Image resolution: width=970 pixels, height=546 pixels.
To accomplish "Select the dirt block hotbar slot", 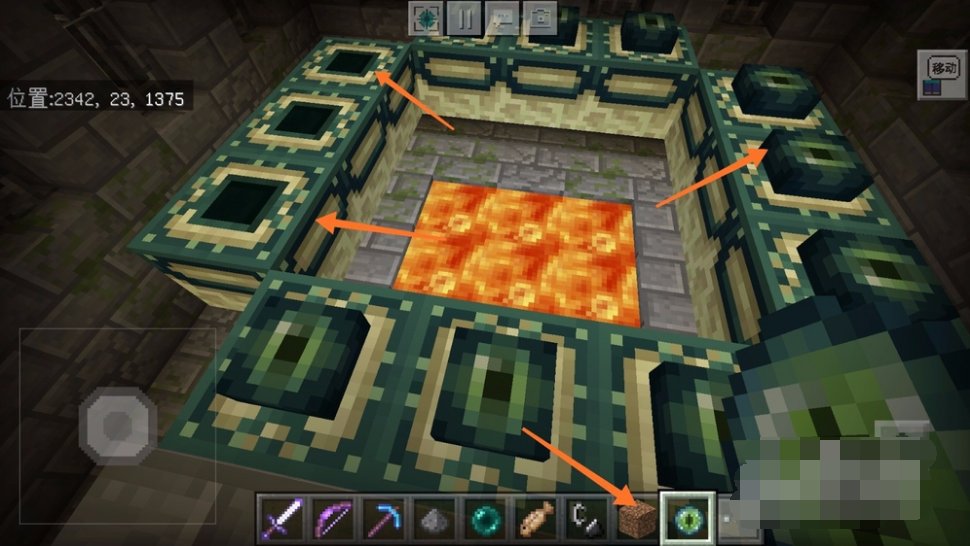I will (634, 518).
